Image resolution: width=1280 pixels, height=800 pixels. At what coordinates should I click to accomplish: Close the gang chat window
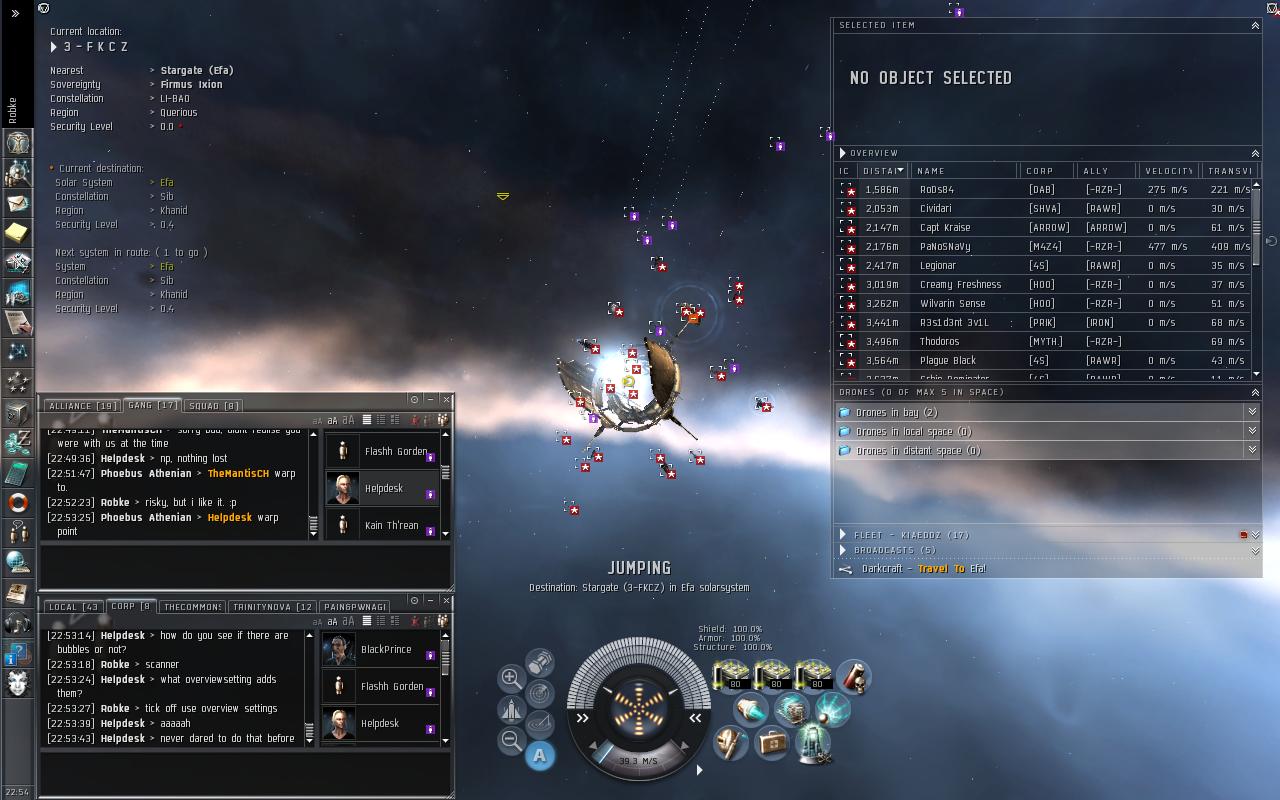(x=446, y=400)
